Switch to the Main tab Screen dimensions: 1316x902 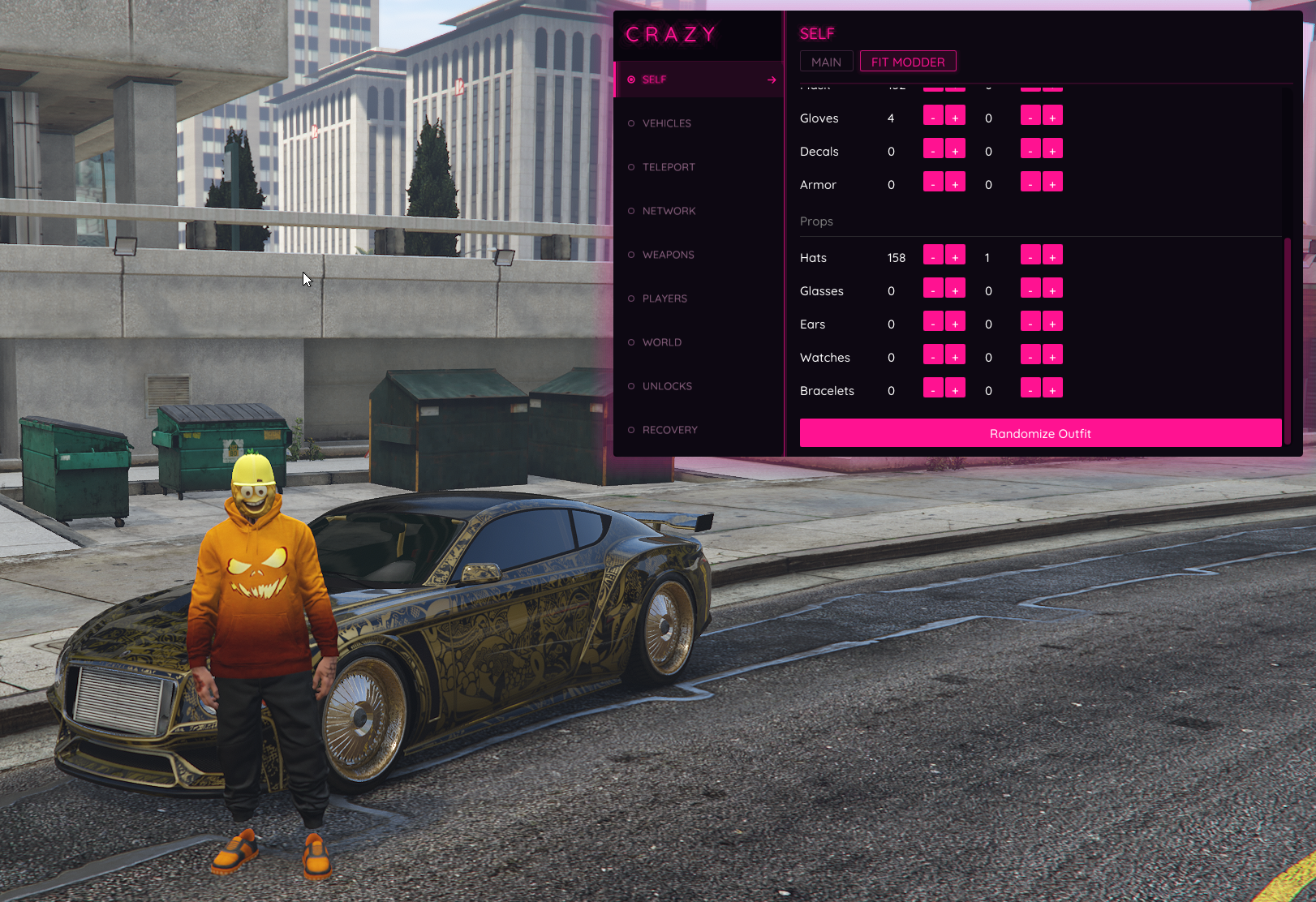[x=826, y=62]
